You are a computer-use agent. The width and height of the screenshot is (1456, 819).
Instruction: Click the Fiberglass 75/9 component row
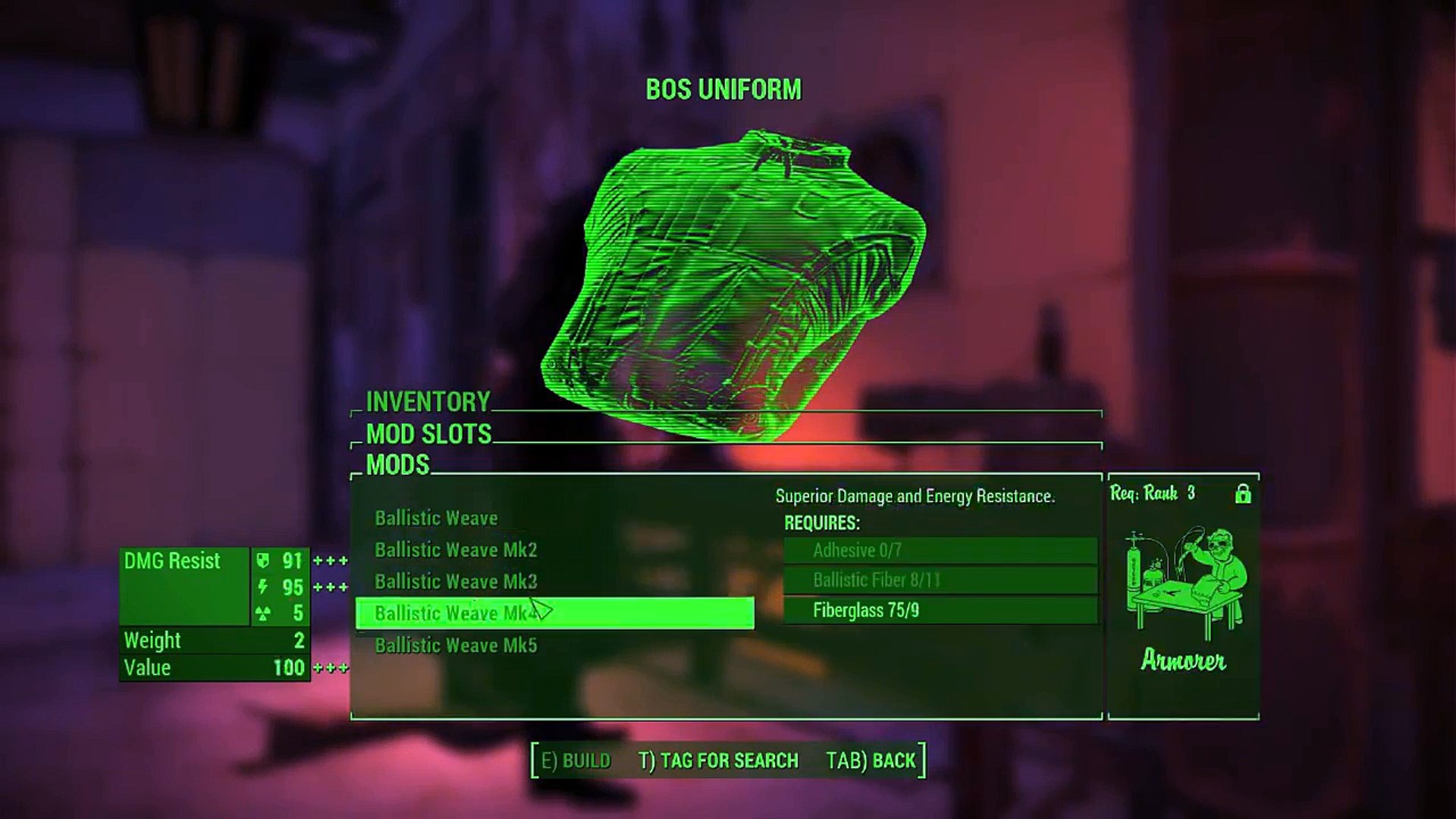pos(940,610)
